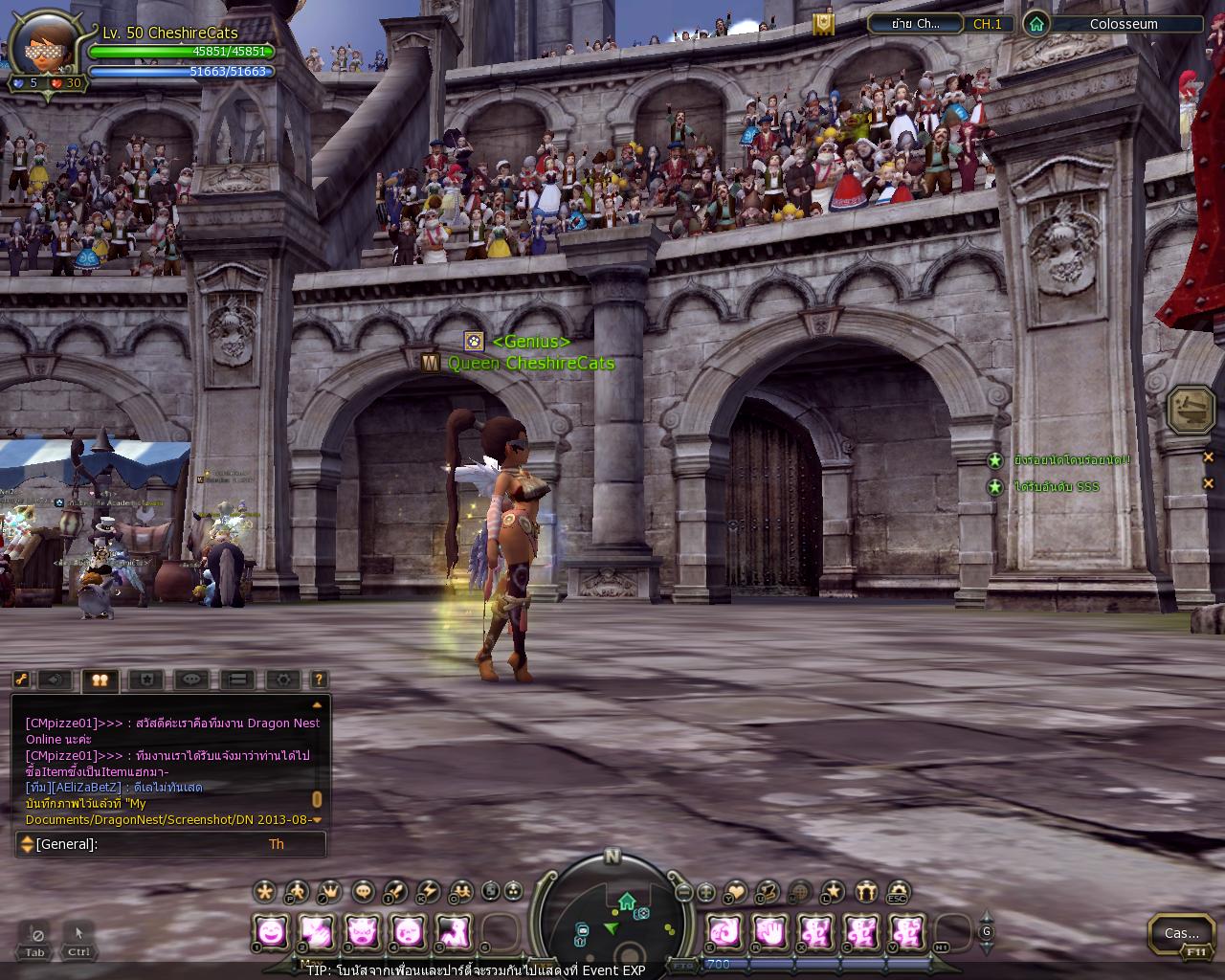
Task: Click the General chat input field
Action: 172,844
